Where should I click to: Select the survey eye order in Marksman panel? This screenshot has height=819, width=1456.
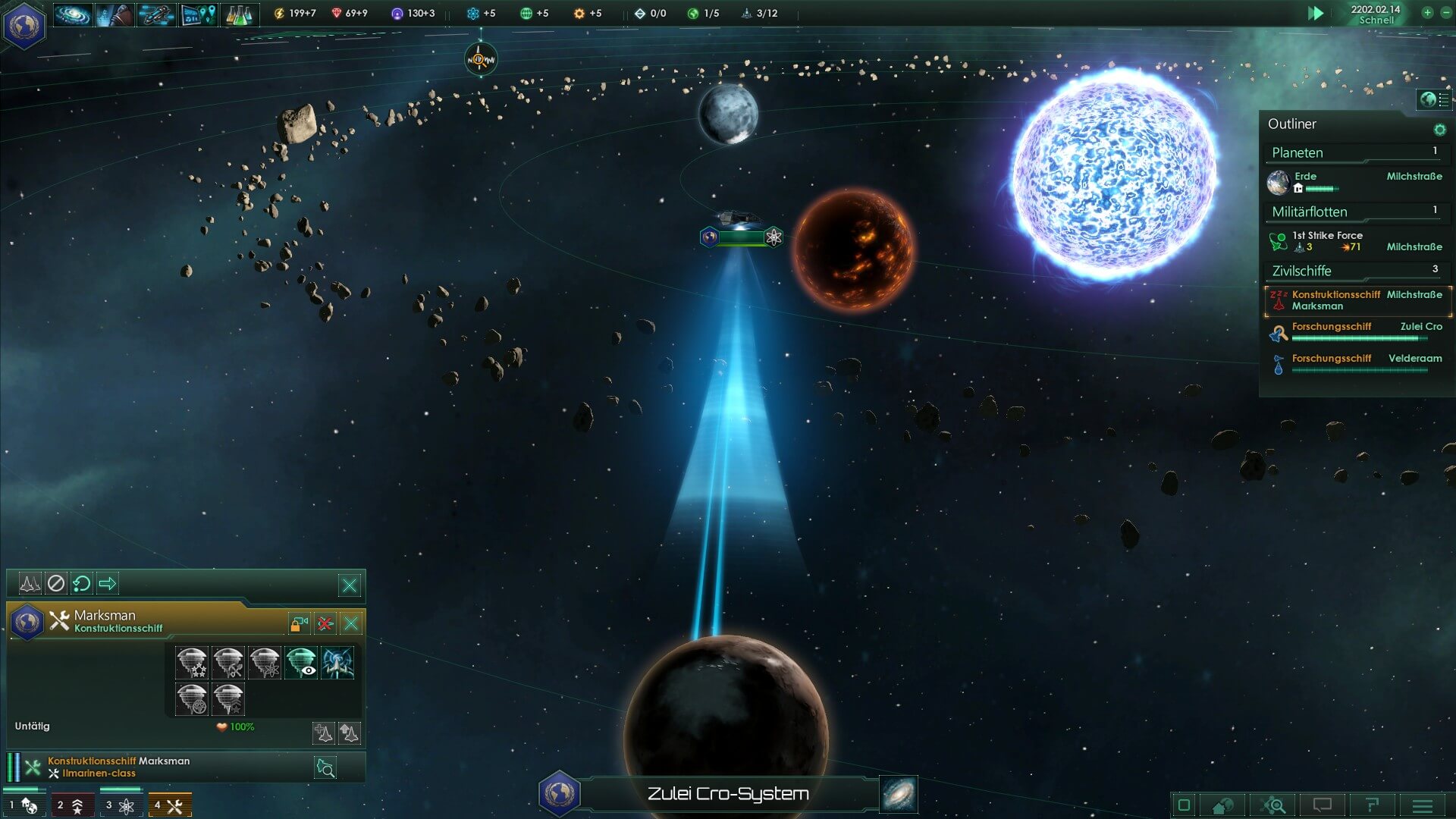[x=301, y=663]
